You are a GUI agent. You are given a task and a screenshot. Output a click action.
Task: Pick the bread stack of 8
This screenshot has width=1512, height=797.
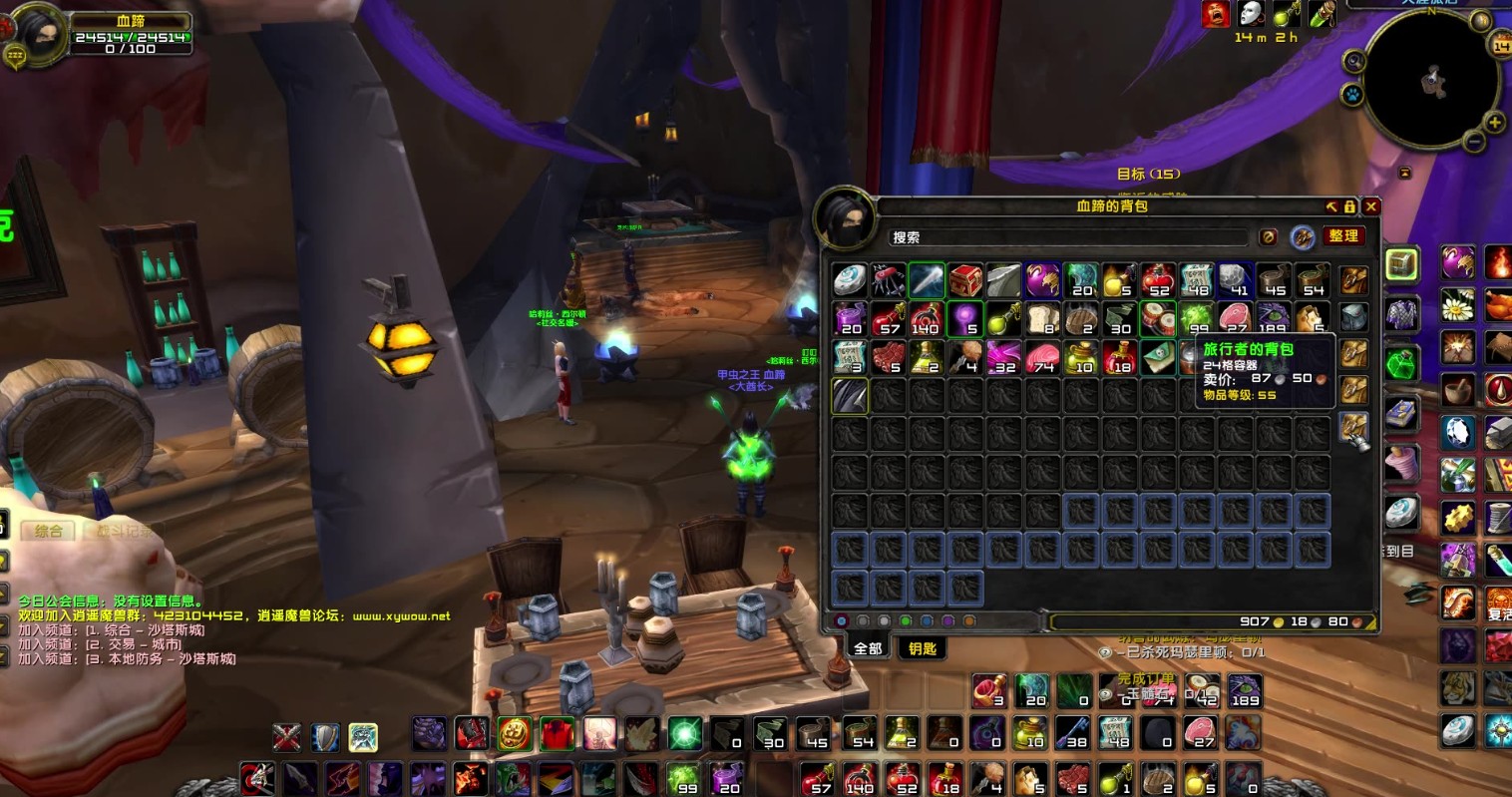click(x=1042, y=319)
